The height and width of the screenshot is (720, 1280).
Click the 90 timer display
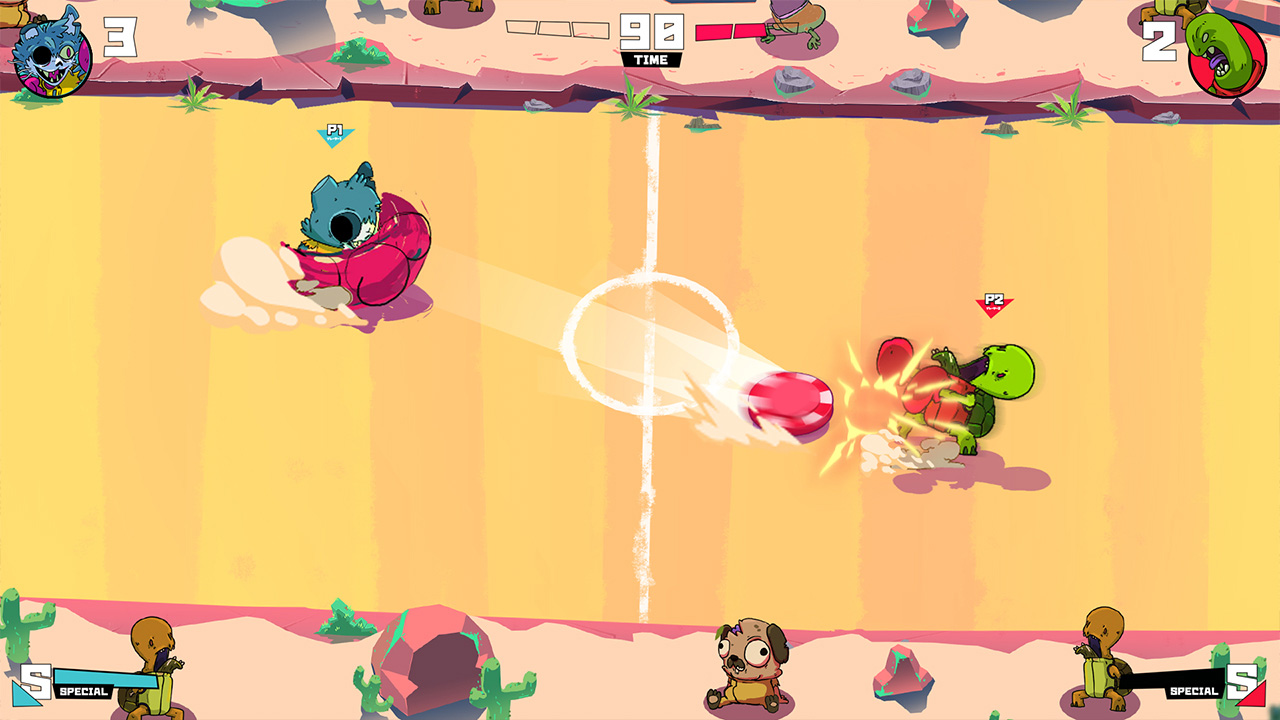click(654, 30)
